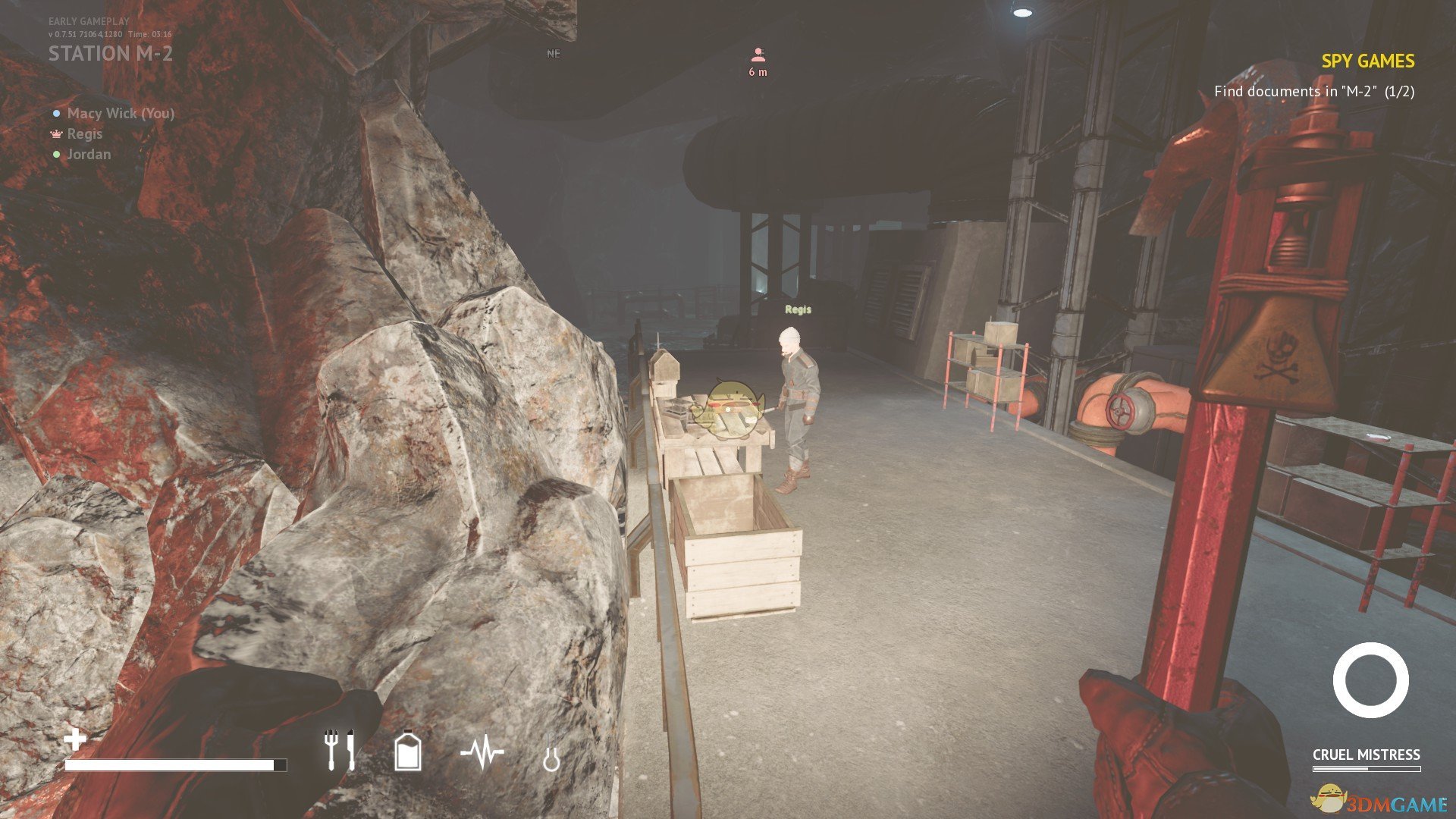Screen dimensions: 1456x819
Task: Click the heartbeat pulse status icon
Action: [x=482, y=752]
